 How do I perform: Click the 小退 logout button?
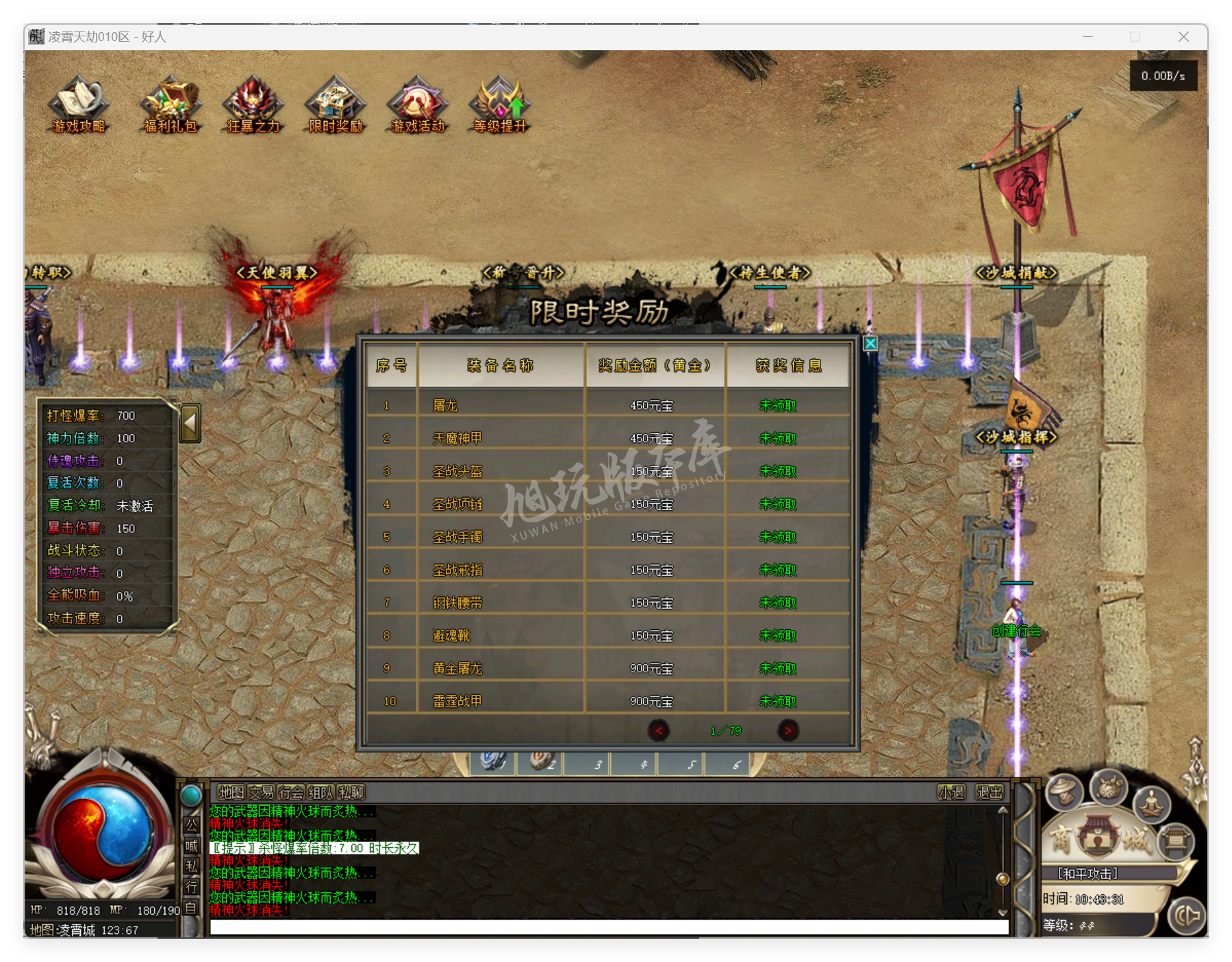(951, 793)
